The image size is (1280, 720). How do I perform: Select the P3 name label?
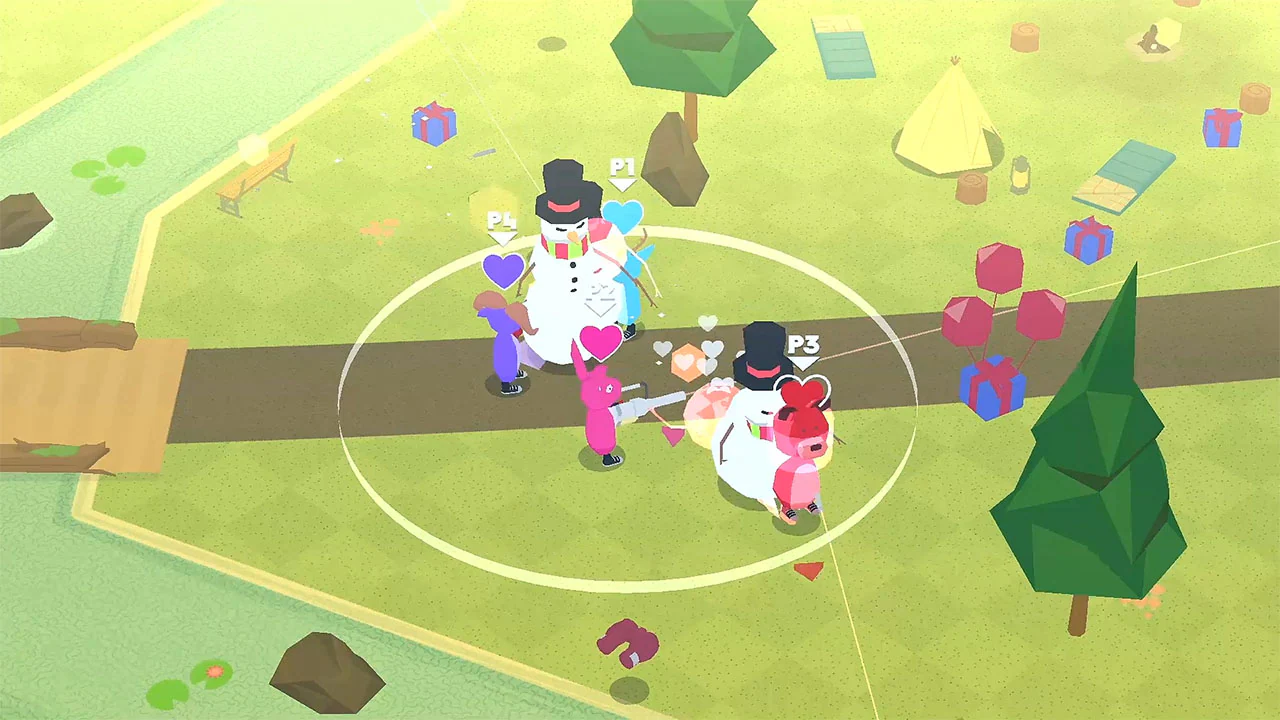pyautogui.click(x=804, y=347)
